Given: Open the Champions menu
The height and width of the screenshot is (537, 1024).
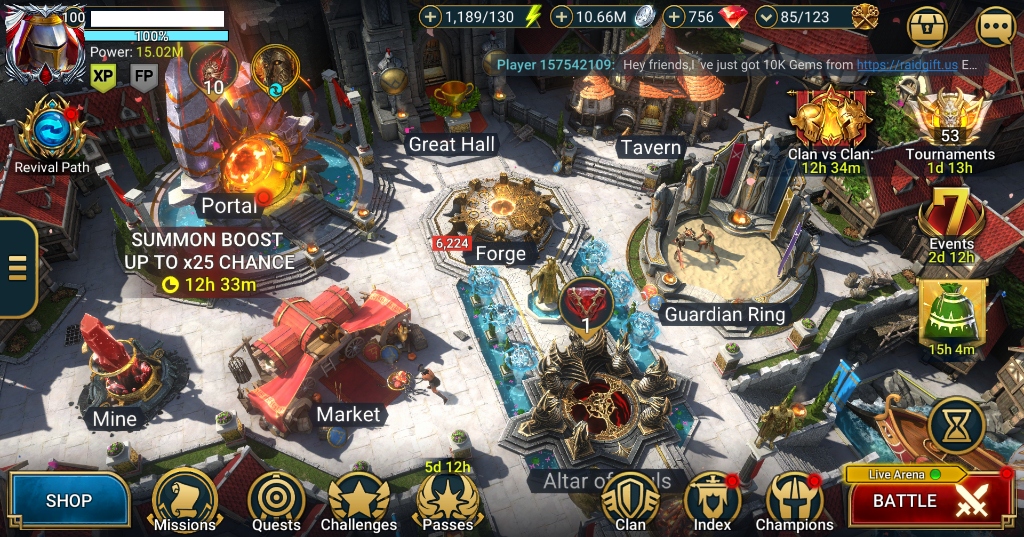Looking at the screenshot, I should point(794,500).
